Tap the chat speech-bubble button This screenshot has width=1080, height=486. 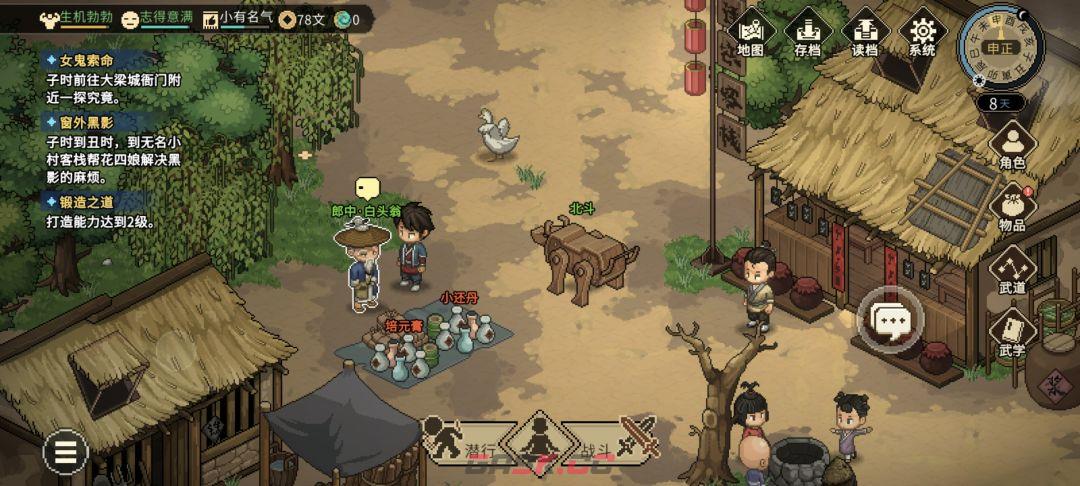click(889, 320)
